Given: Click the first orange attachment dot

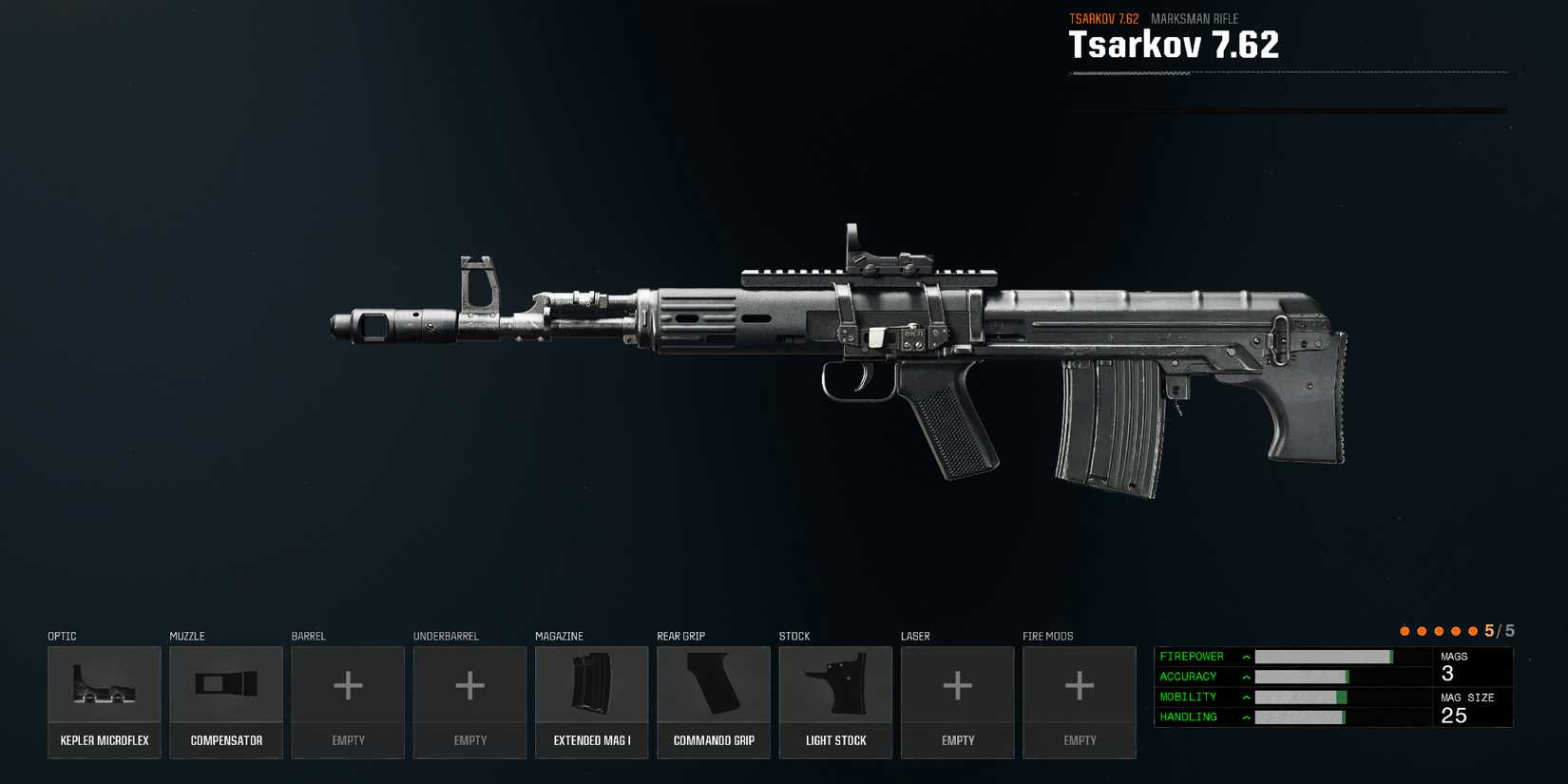Looking at the screenshot, I should pyautogui.click(x=1405, y=629).
